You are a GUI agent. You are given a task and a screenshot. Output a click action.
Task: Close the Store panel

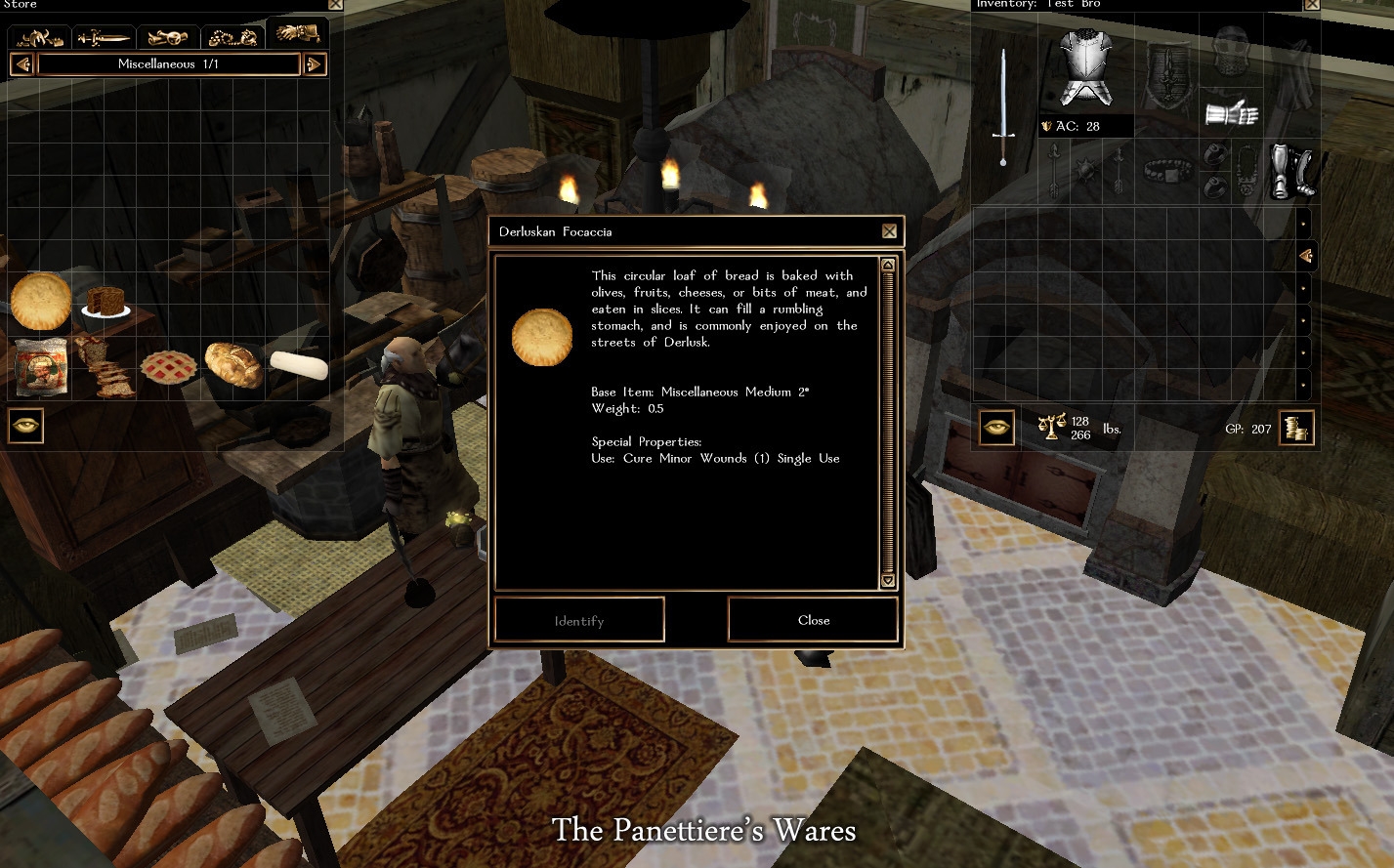335,4
